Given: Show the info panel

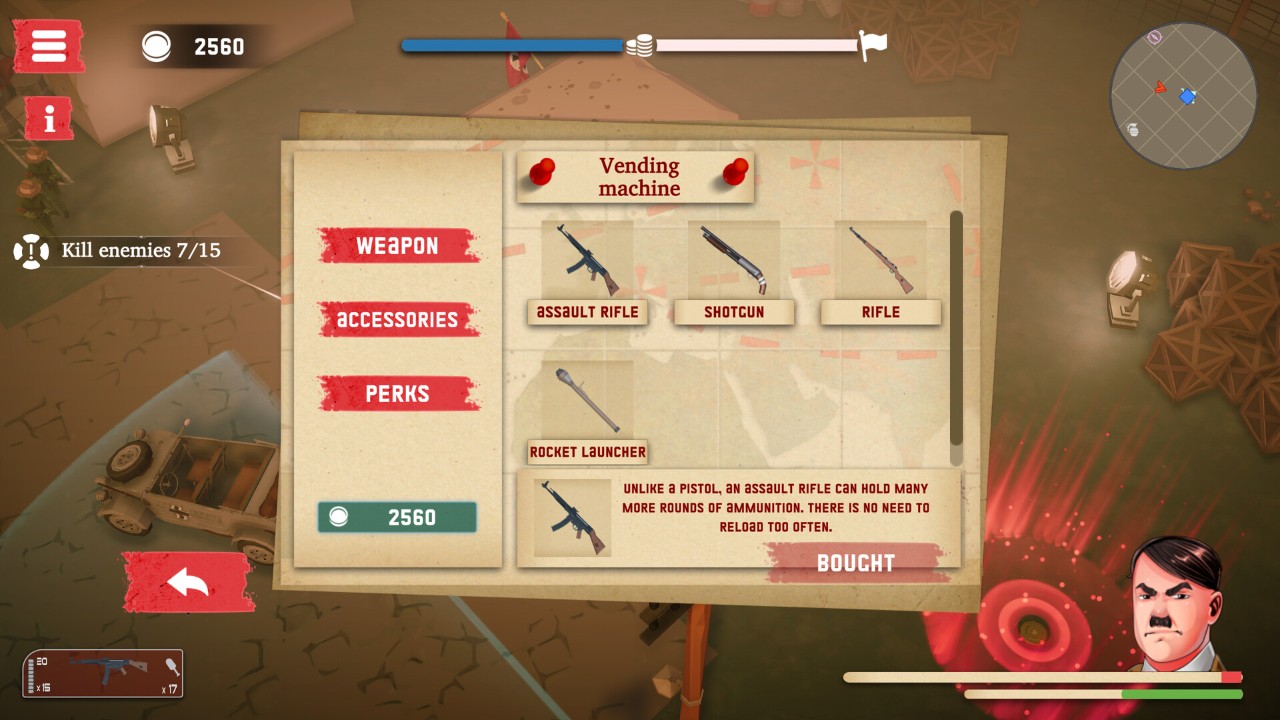Looking at the screenshot, I should tap(48, 118).
